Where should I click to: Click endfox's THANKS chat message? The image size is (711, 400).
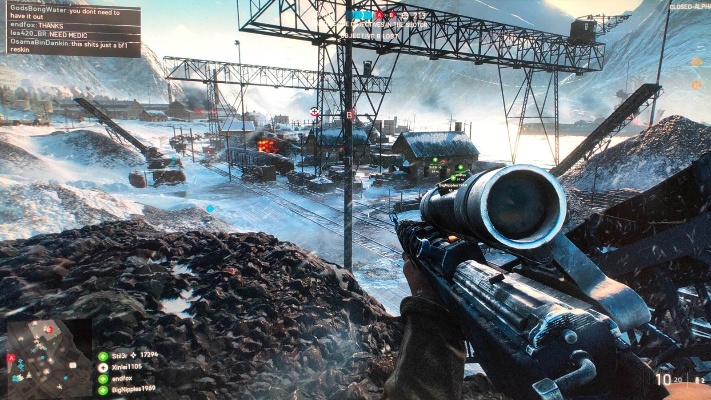point(40,27)
